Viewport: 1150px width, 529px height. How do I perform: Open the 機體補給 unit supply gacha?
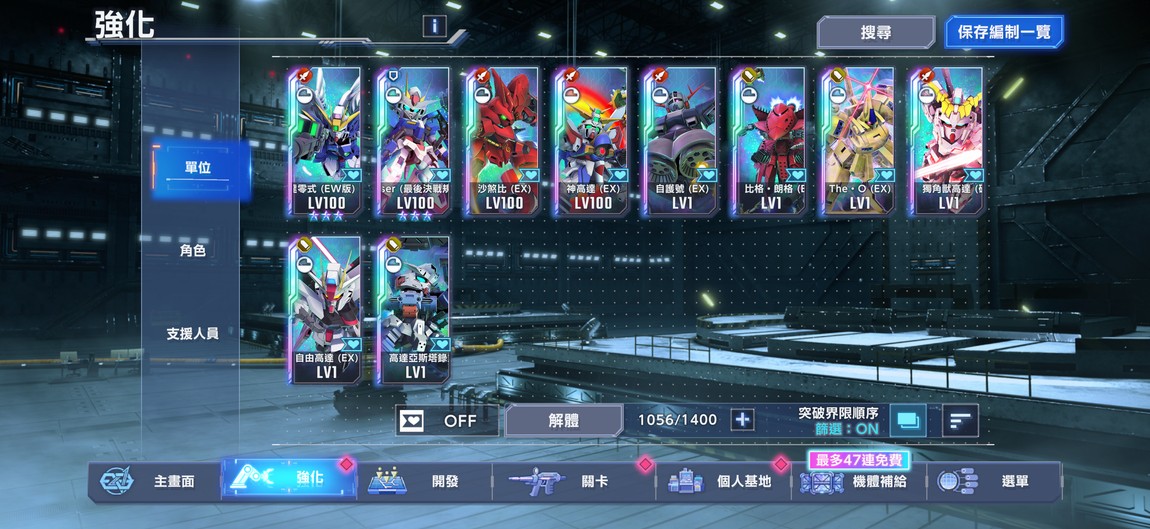coord(860,481)
